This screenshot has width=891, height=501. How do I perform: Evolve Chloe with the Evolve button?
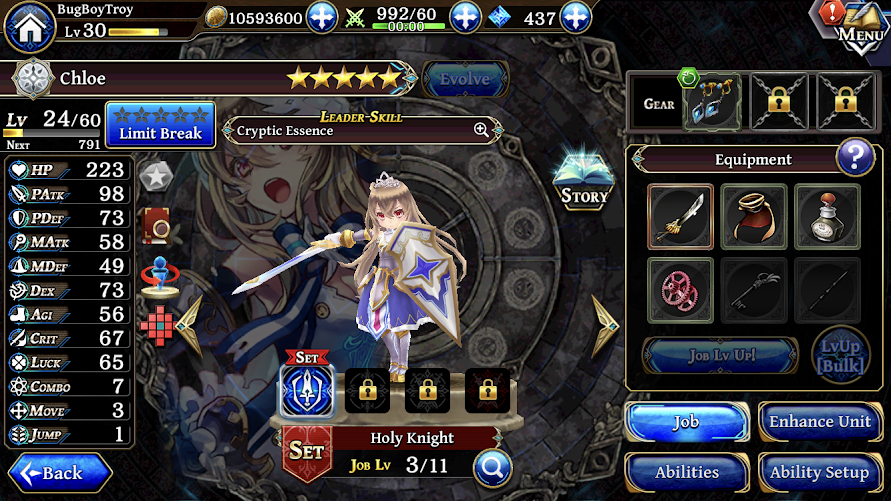click(x=465, y=79)
